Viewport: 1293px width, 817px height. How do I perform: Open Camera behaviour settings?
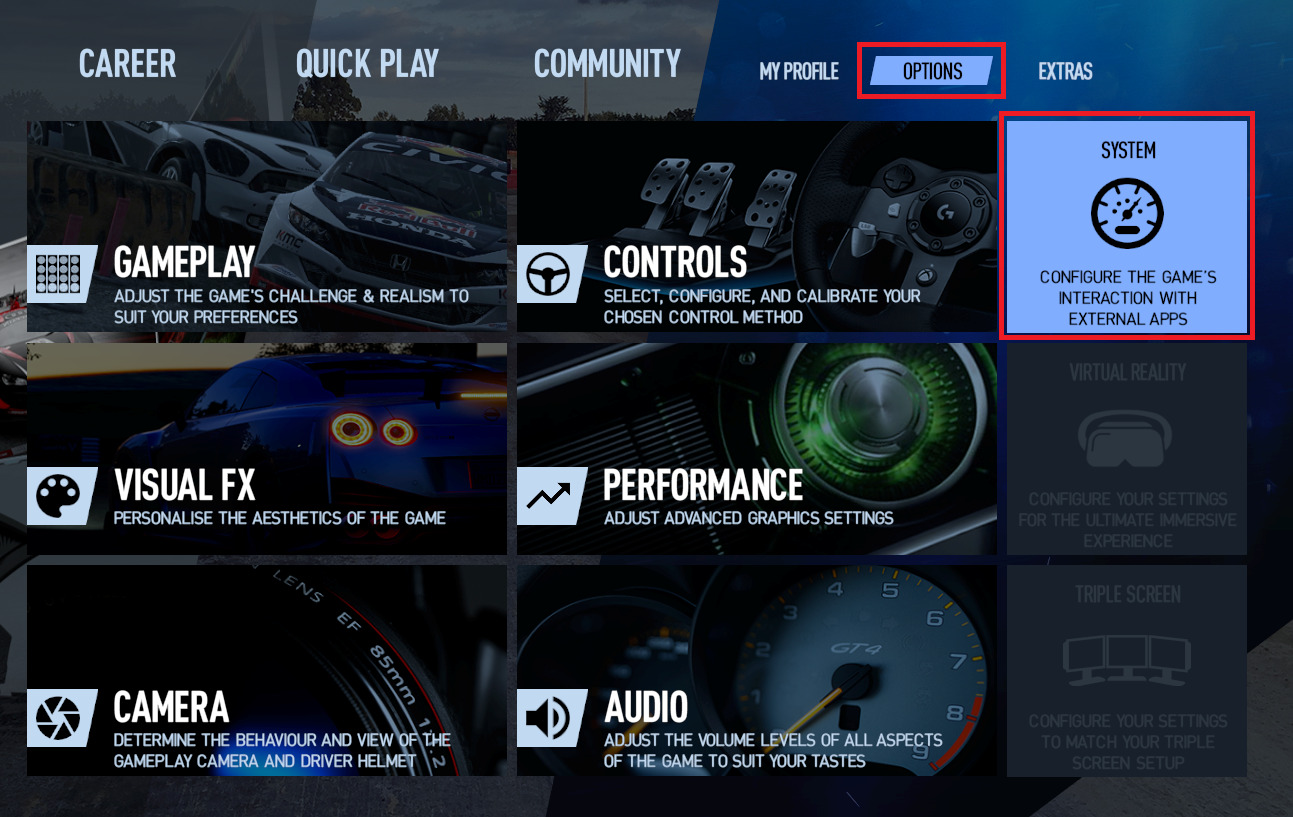pos(266,670)
